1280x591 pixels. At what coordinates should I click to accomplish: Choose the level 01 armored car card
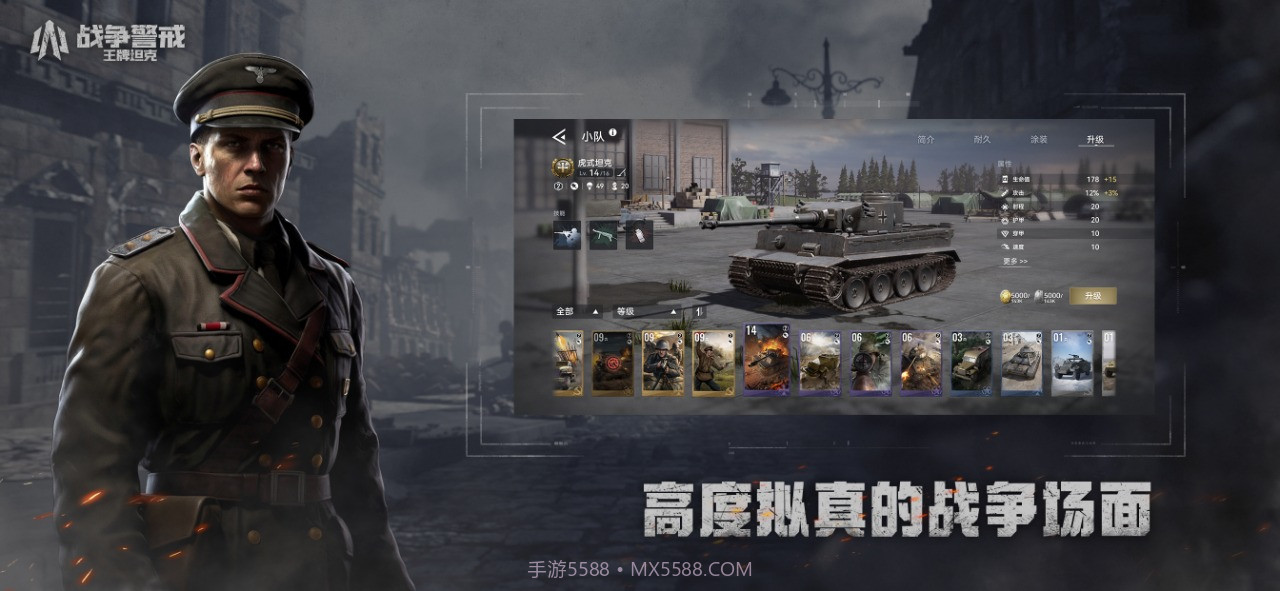click(x=1071, y=363)
